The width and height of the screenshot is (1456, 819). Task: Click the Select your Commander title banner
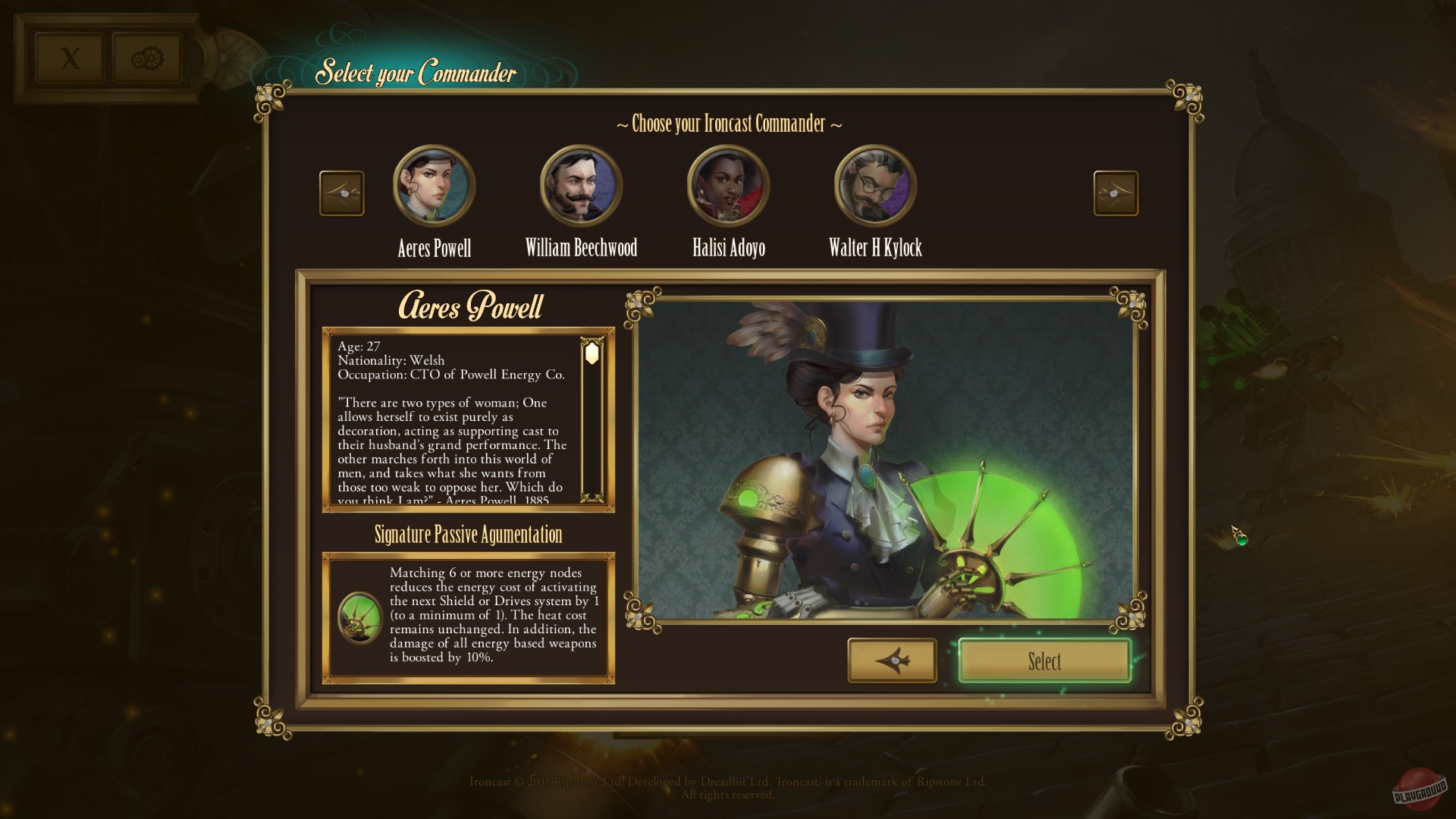tap(416, 74)
